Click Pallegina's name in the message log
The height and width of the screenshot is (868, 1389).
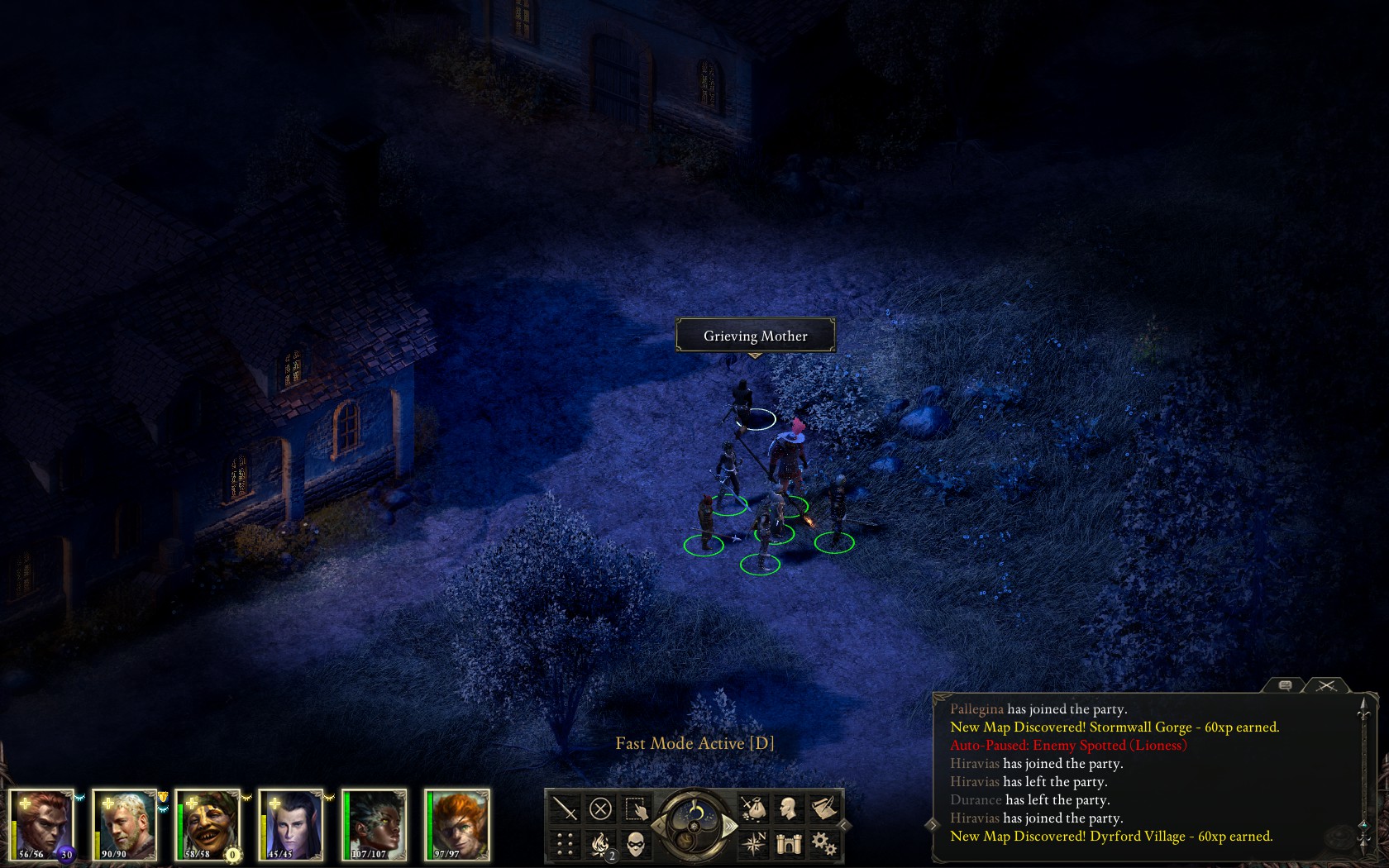[977, 709]
